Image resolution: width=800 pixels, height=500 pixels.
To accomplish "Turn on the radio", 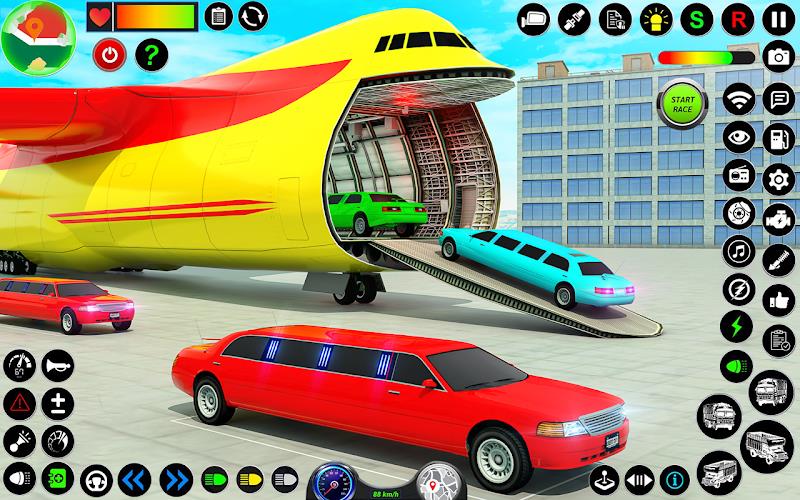I will [740, 179].
